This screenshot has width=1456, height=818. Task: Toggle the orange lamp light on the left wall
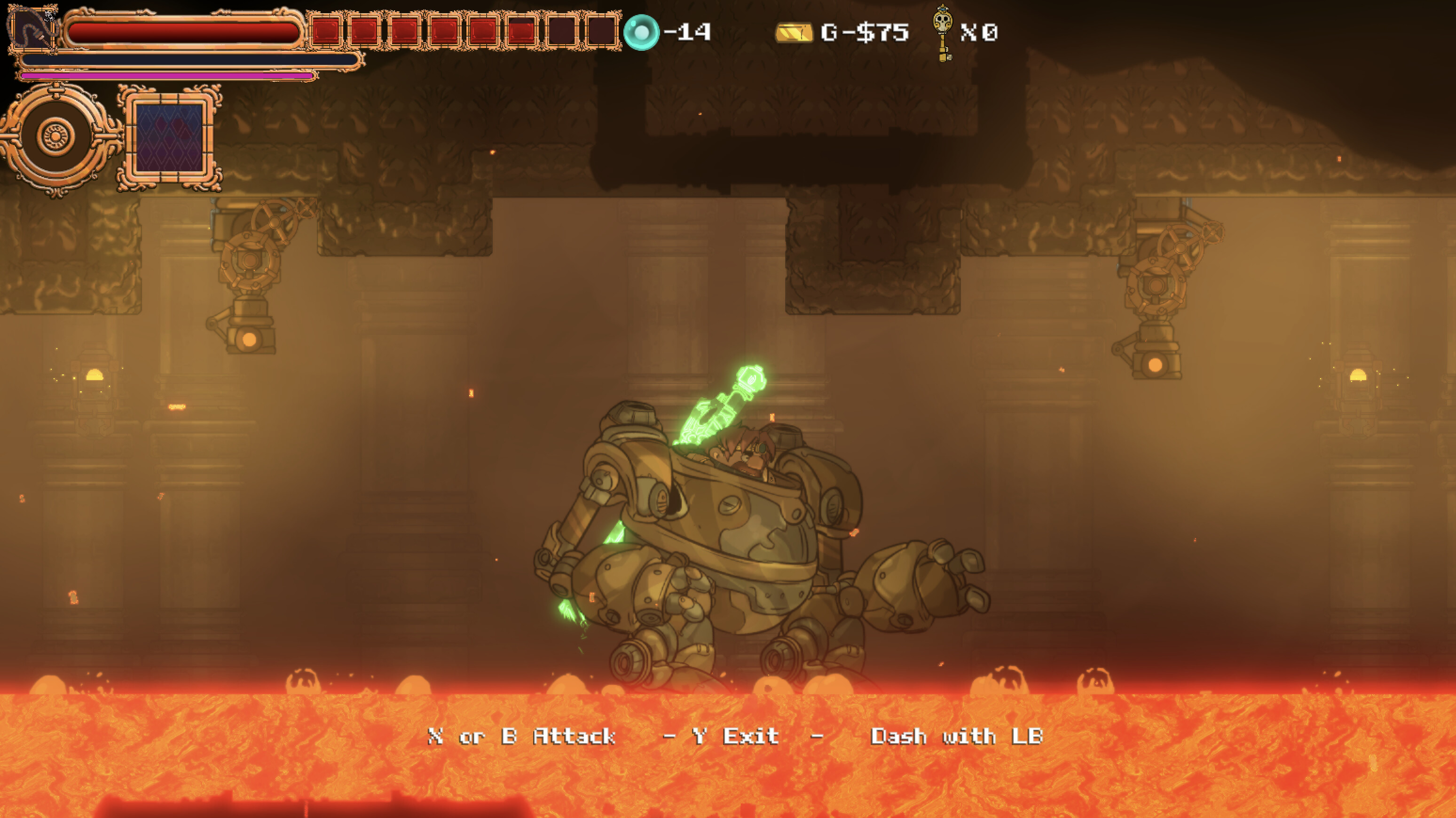coord(96,375)
